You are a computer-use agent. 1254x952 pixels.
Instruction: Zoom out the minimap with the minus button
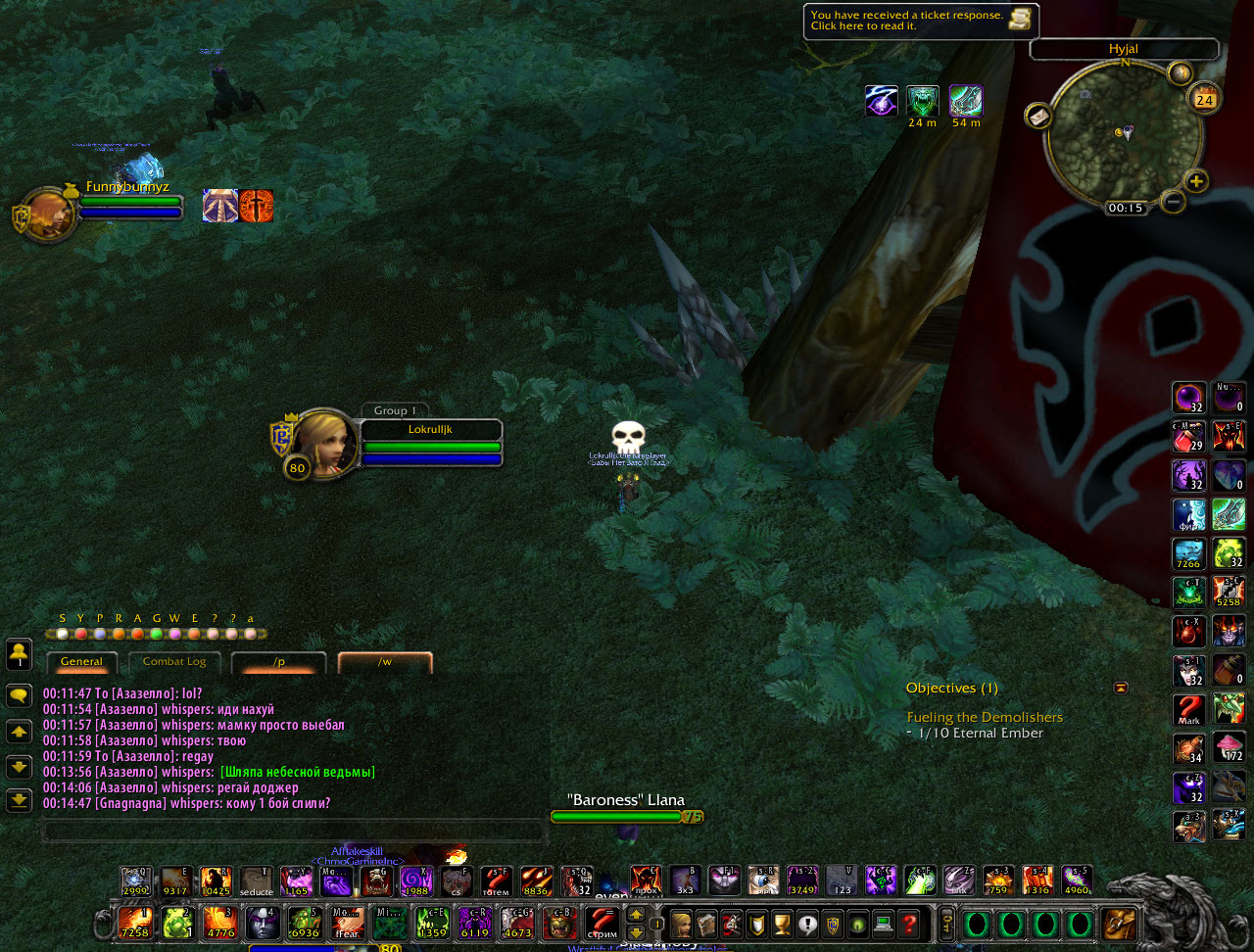coord(1172,202)
